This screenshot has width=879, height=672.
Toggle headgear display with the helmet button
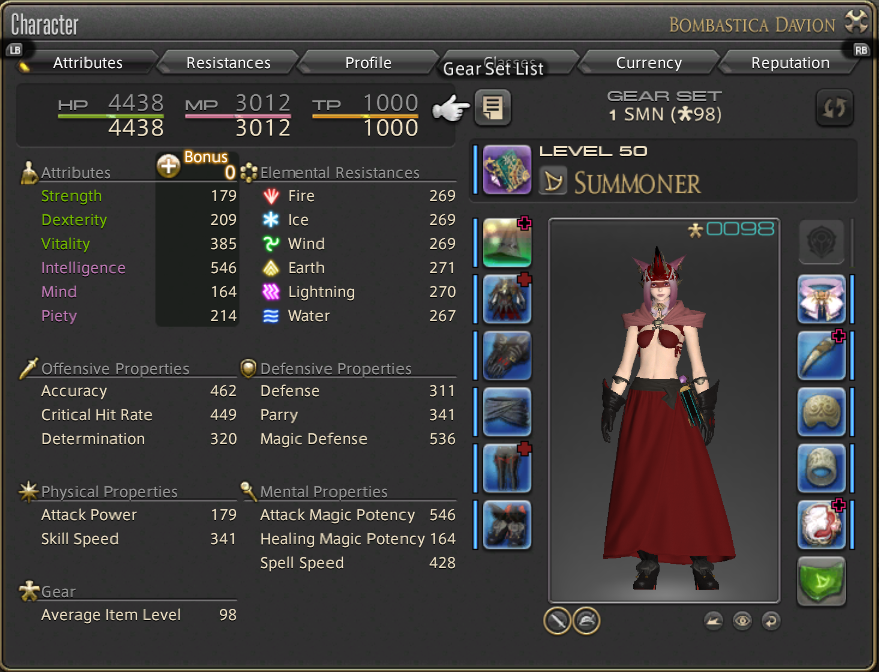coord(586,620)
